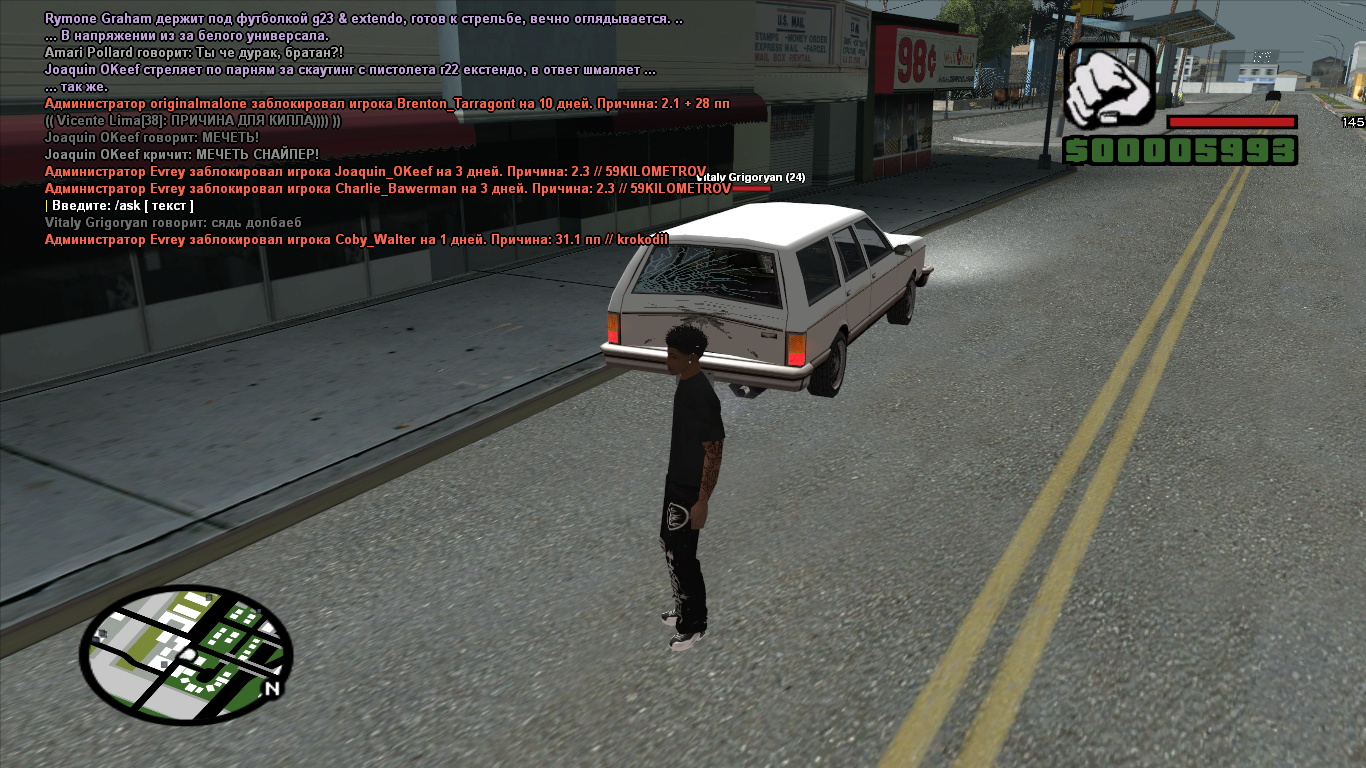Select the north N marker on the radar

tap(272, 690)
